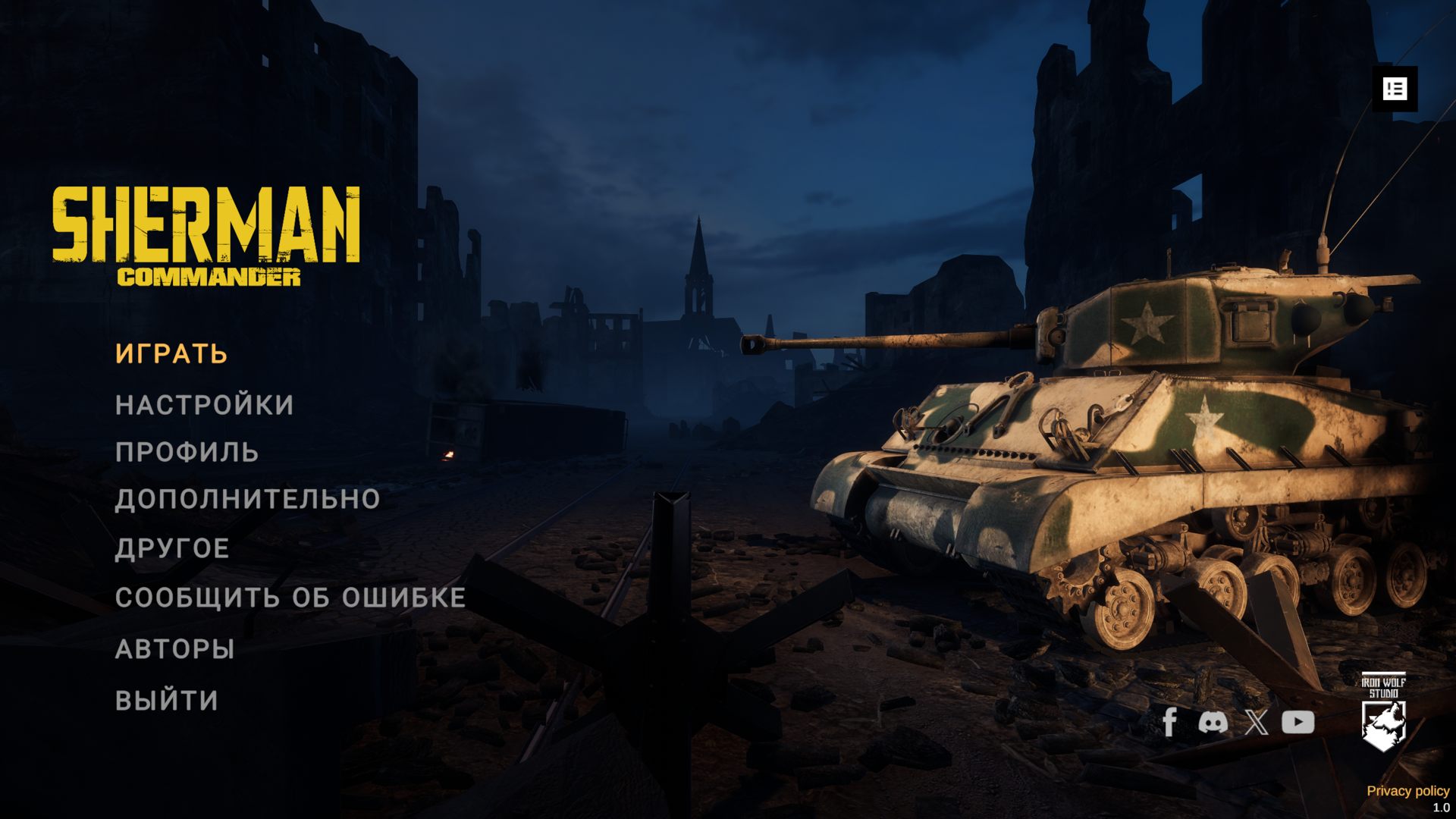Open the X (Twitter) icon
1456x819 pixels.
tap(1256, 722)
